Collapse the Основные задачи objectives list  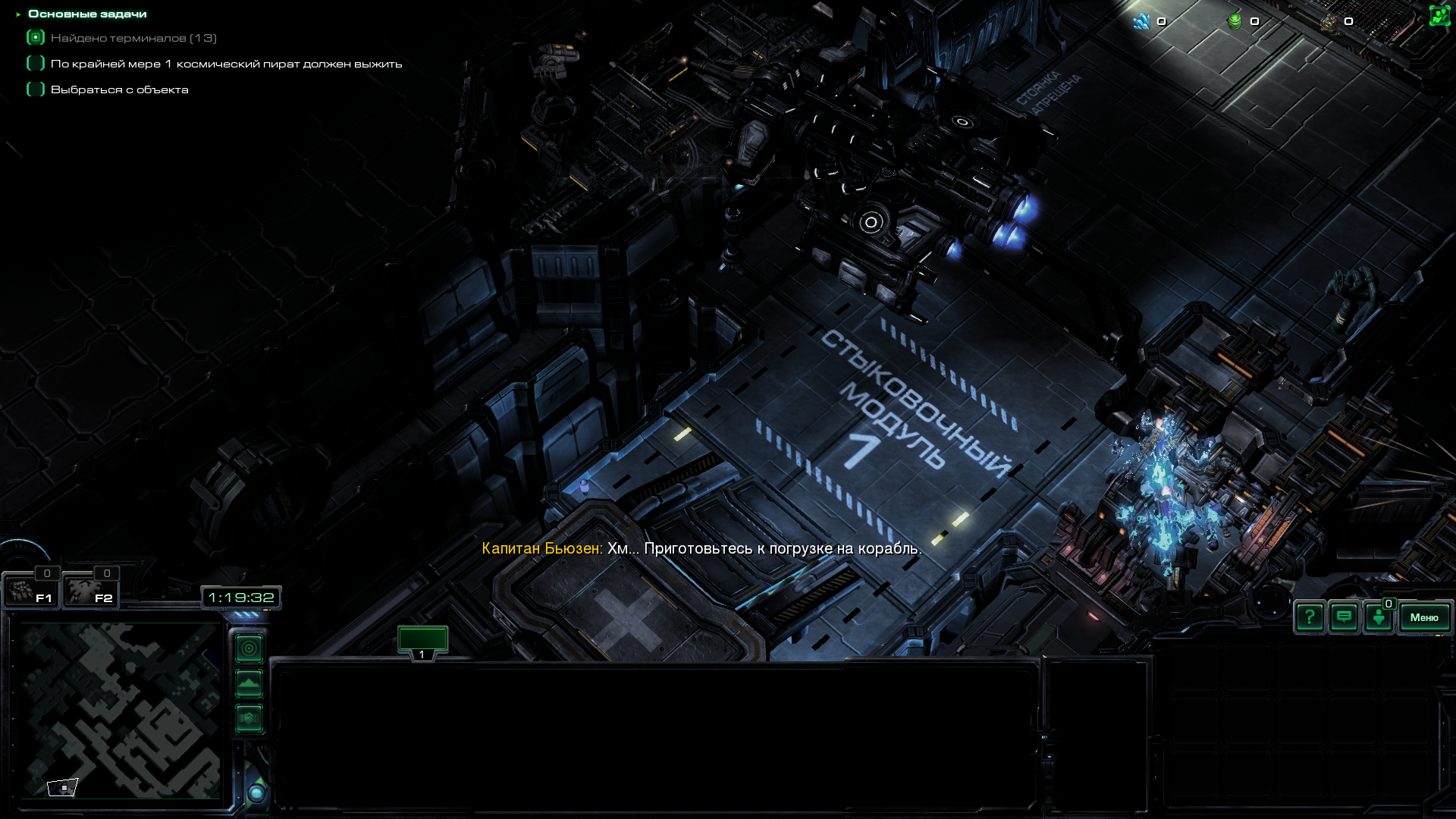(18, 14)
